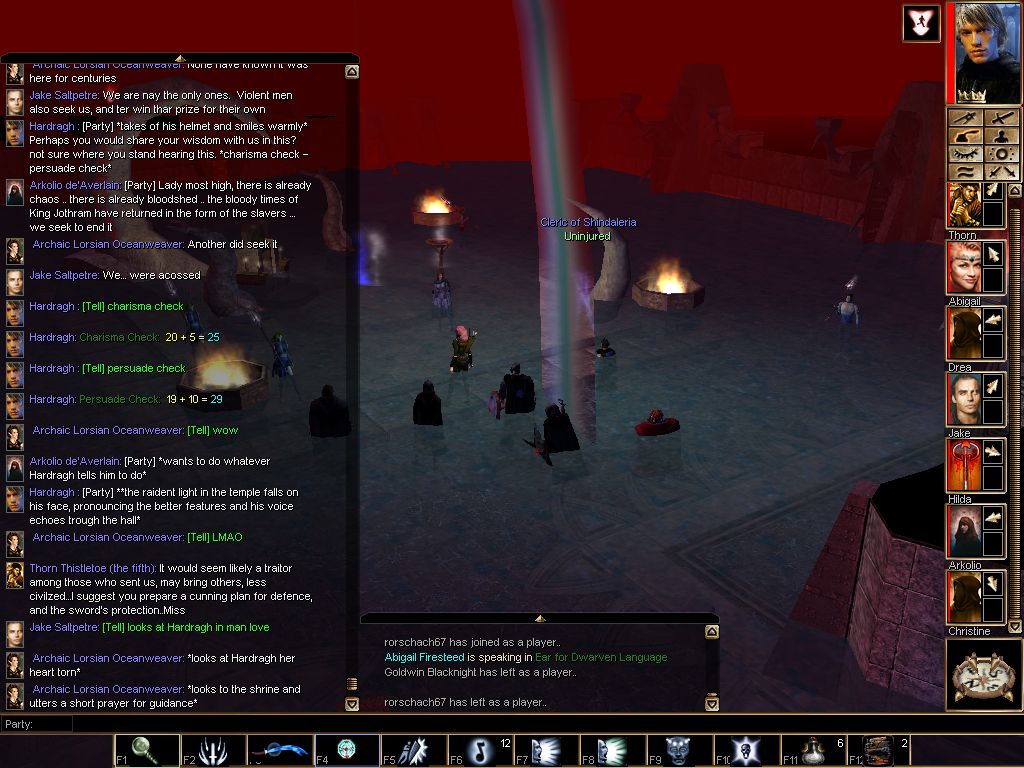Click the party list scroll-down arrow
Image resolution: width=1024 pixels, height=768 pixels.
tap(1015, 626)
